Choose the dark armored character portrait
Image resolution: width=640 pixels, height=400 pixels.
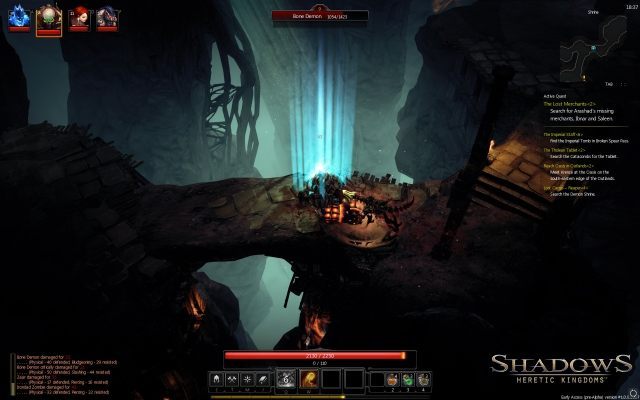pyautogui.click(x=106, y=17)
